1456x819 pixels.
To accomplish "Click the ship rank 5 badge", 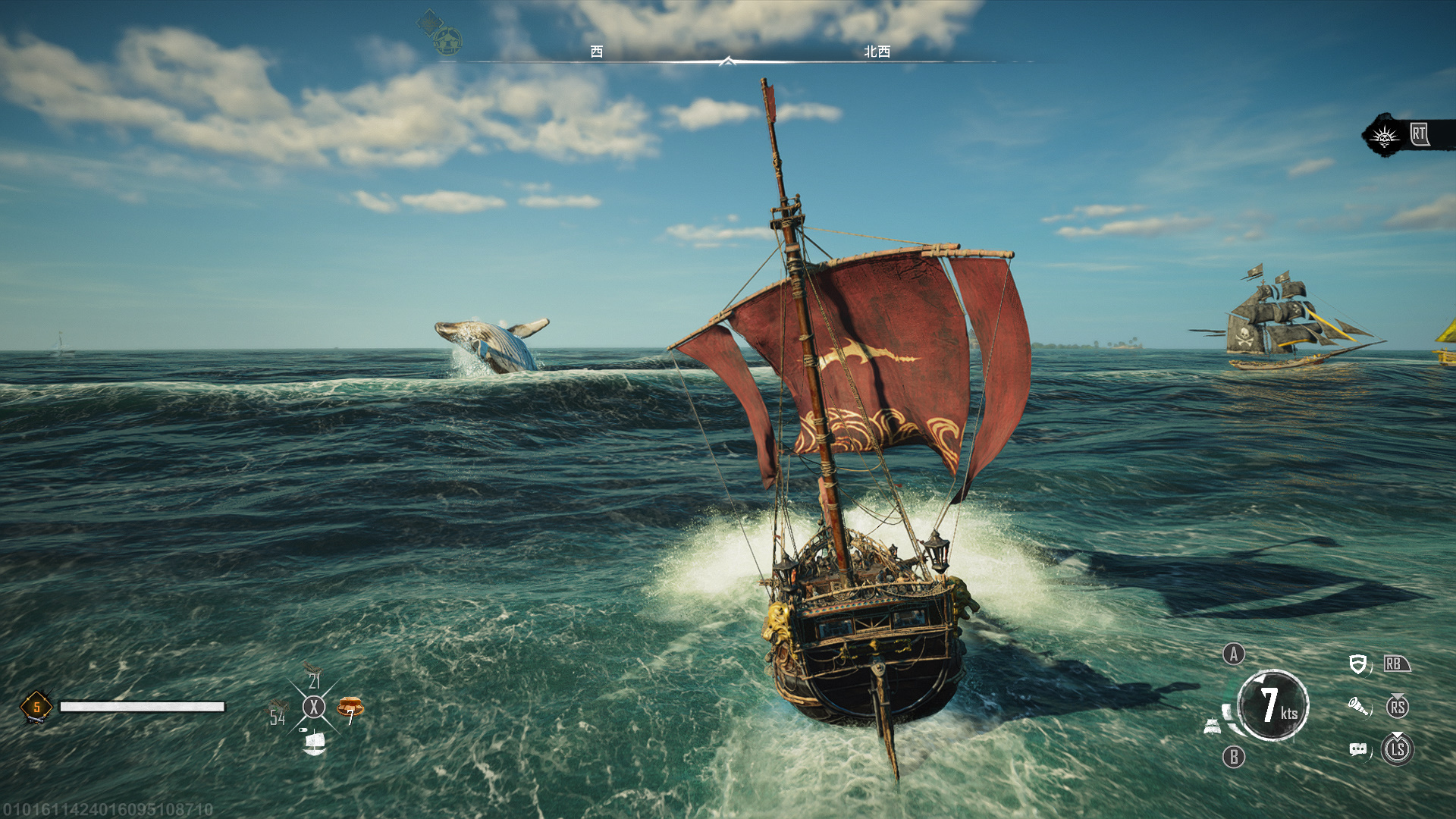I will 36,707.
